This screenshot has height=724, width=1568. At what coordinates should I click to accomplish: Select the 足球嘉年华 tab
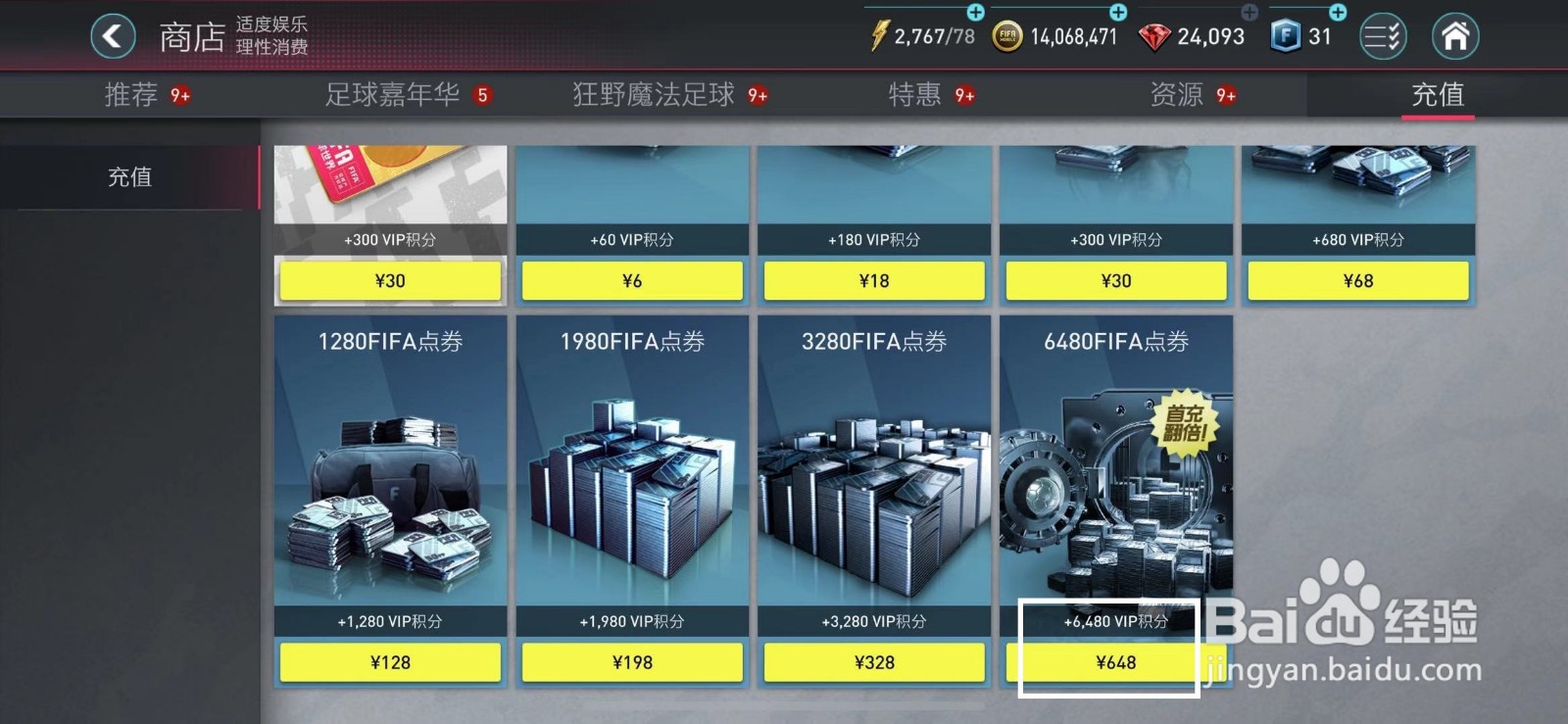point(390,94)
